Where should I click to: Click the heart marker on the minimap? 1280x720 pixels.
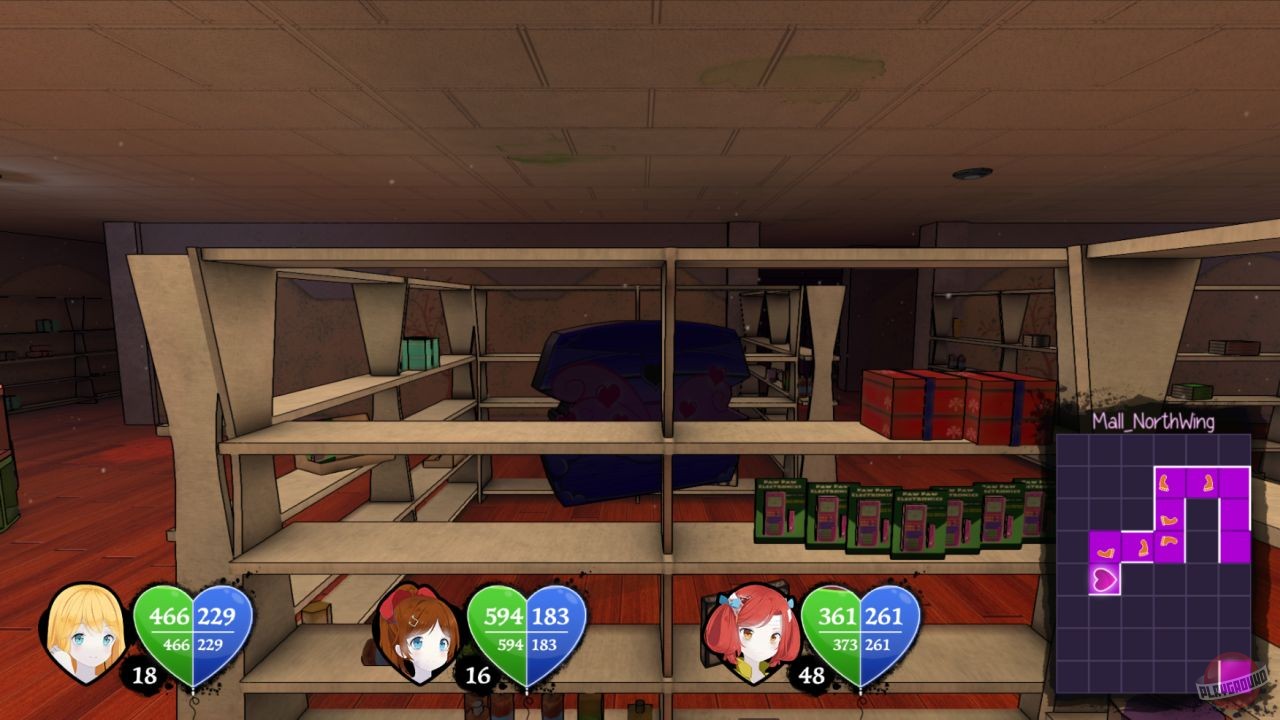[x=1104, y=578]
